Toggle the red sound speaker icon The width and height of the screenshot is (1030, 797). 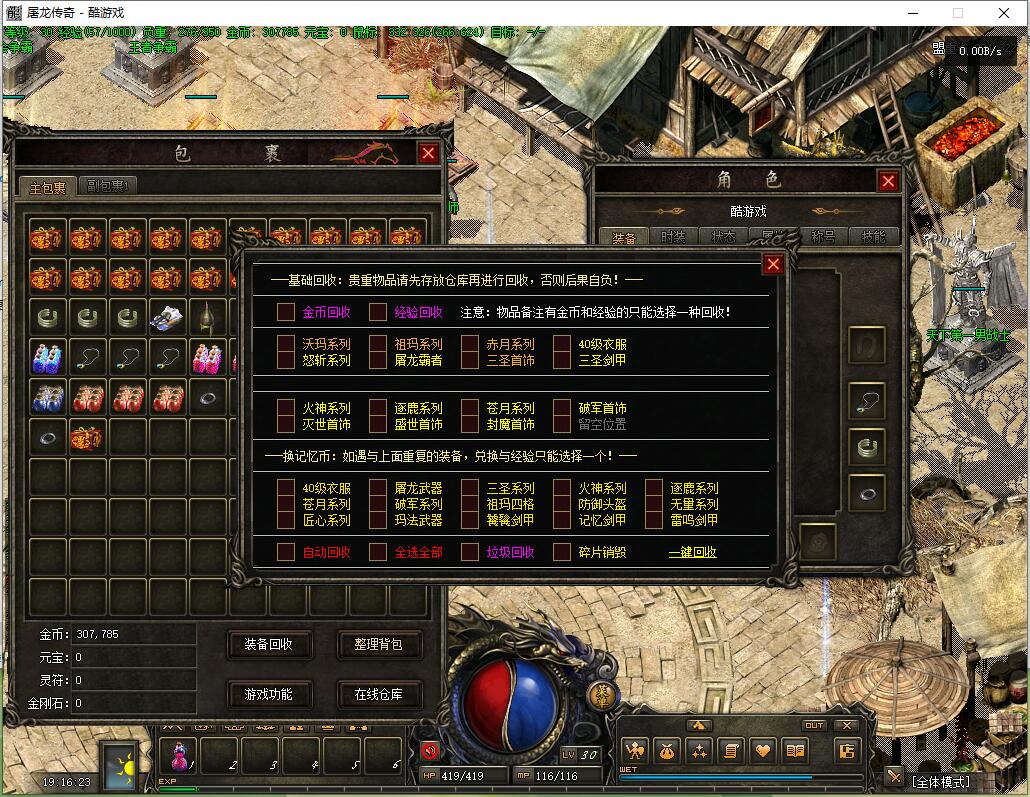tap(430, 750)
